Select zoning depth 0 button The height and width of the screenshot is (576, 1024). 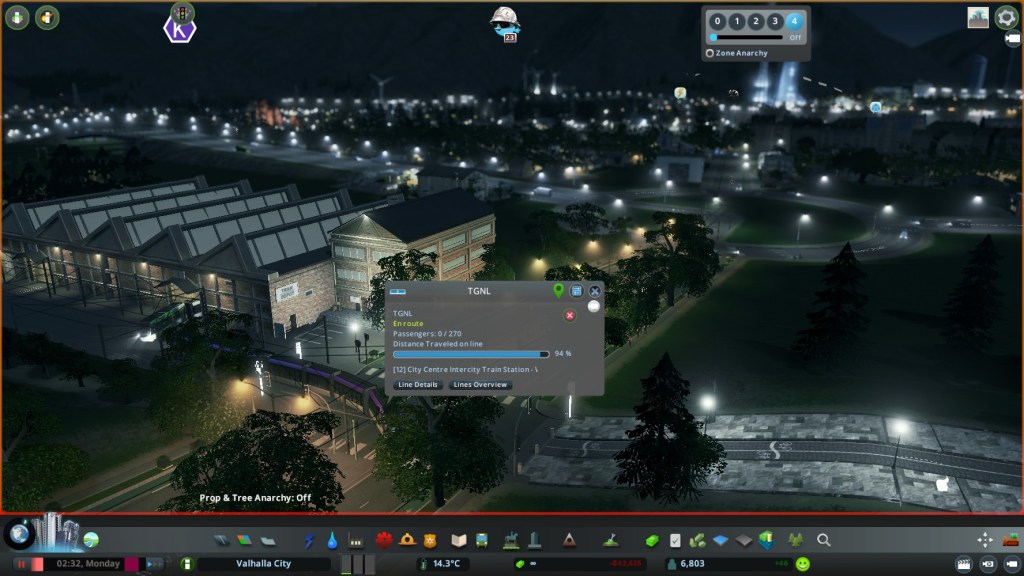click(716, 21)
